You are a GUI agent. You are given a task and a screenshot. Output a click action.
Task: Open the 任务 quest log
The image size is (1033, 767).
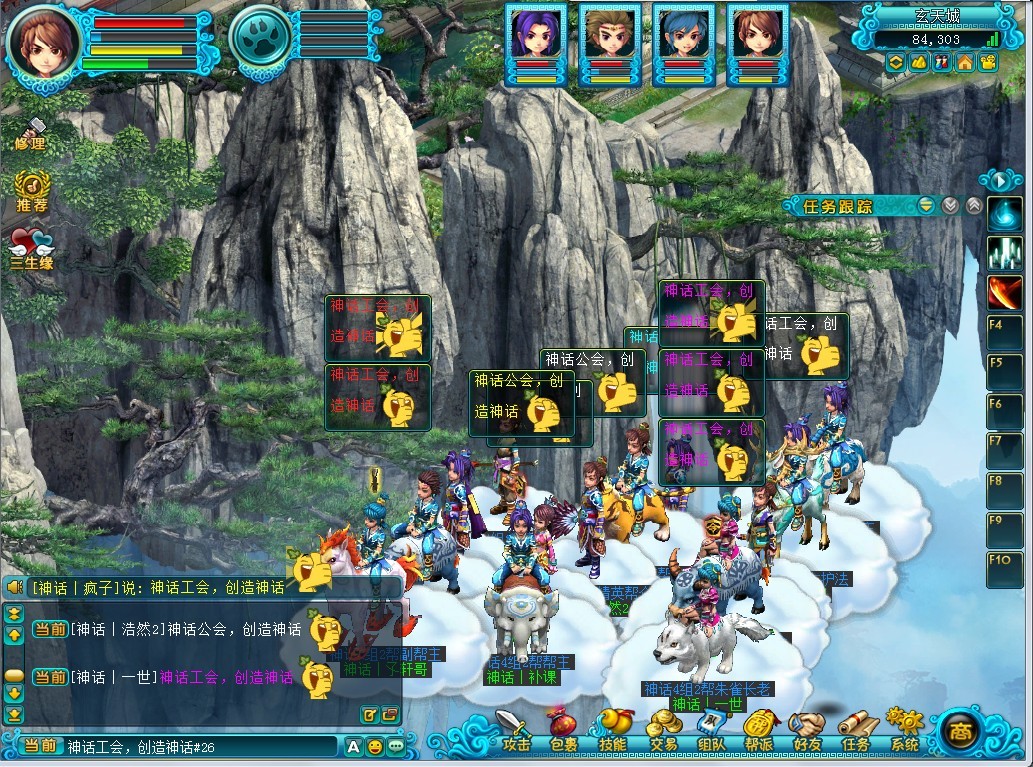click(x=856, y=730)
